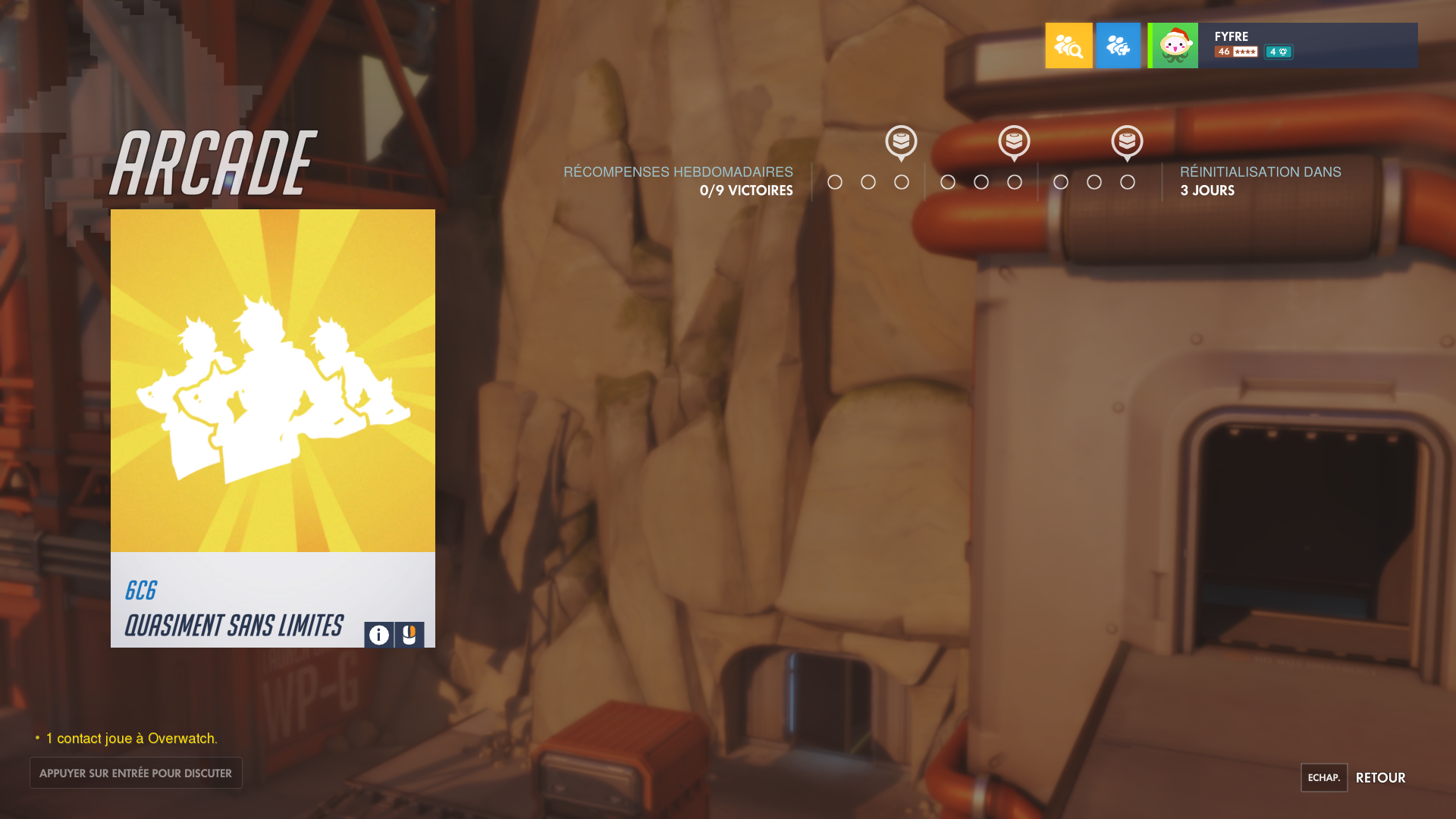
Task: Click the third loot box reward icon
Action: pos(1128,143)
